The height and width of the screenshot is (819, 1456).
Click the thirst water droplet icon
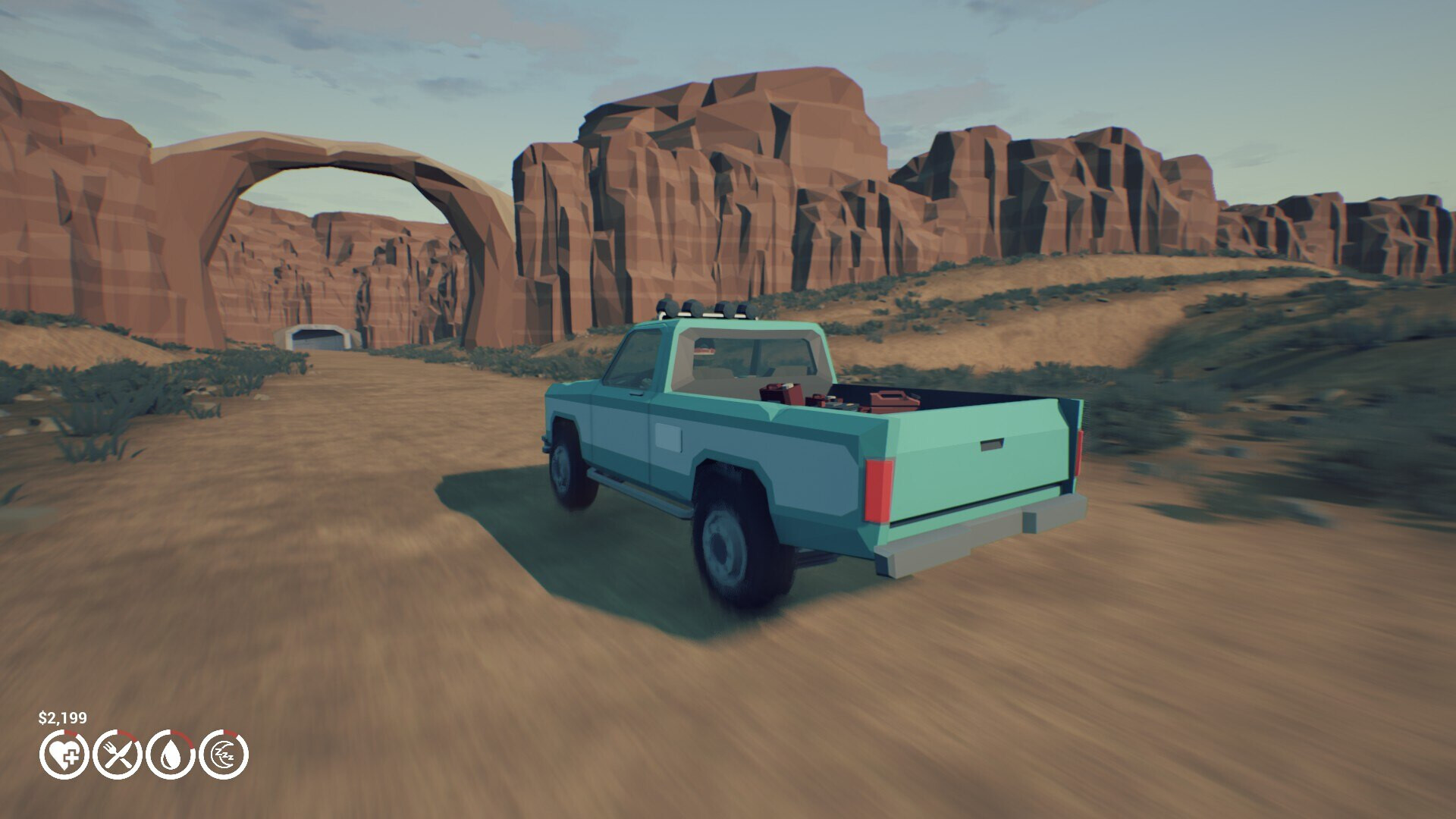tap(171, 755)
